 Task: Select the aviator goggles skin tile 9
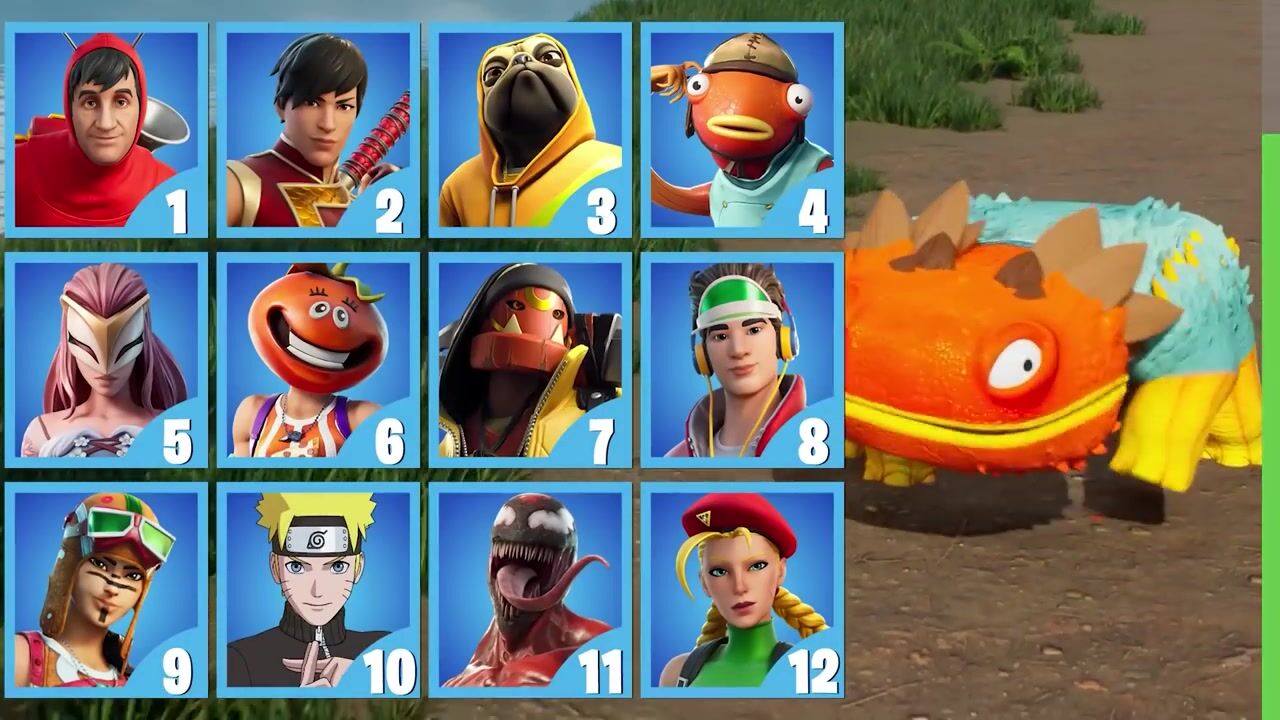[x=106, y=590]
